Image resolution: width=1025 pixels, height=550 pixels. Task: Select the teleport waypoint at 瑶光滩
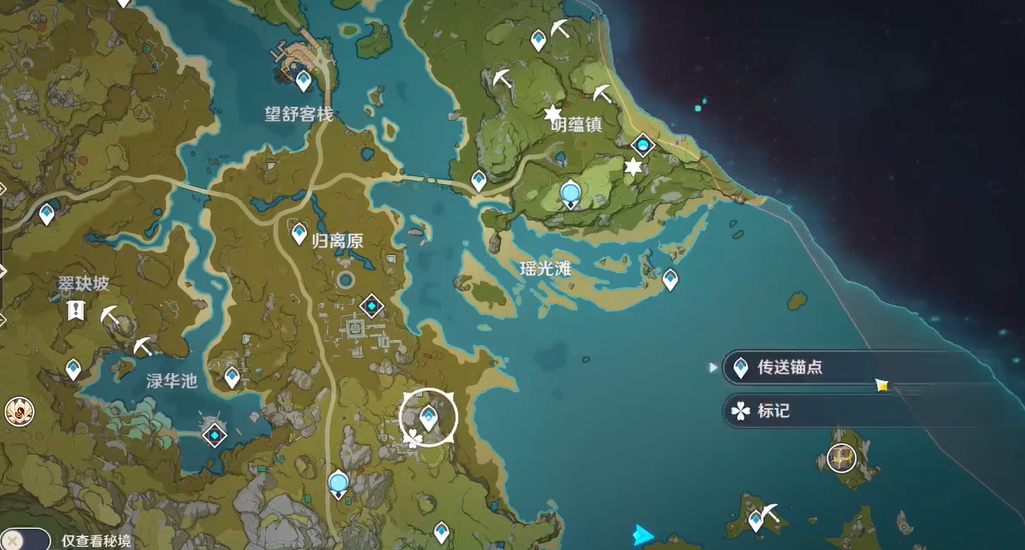[x=670, y=280]
